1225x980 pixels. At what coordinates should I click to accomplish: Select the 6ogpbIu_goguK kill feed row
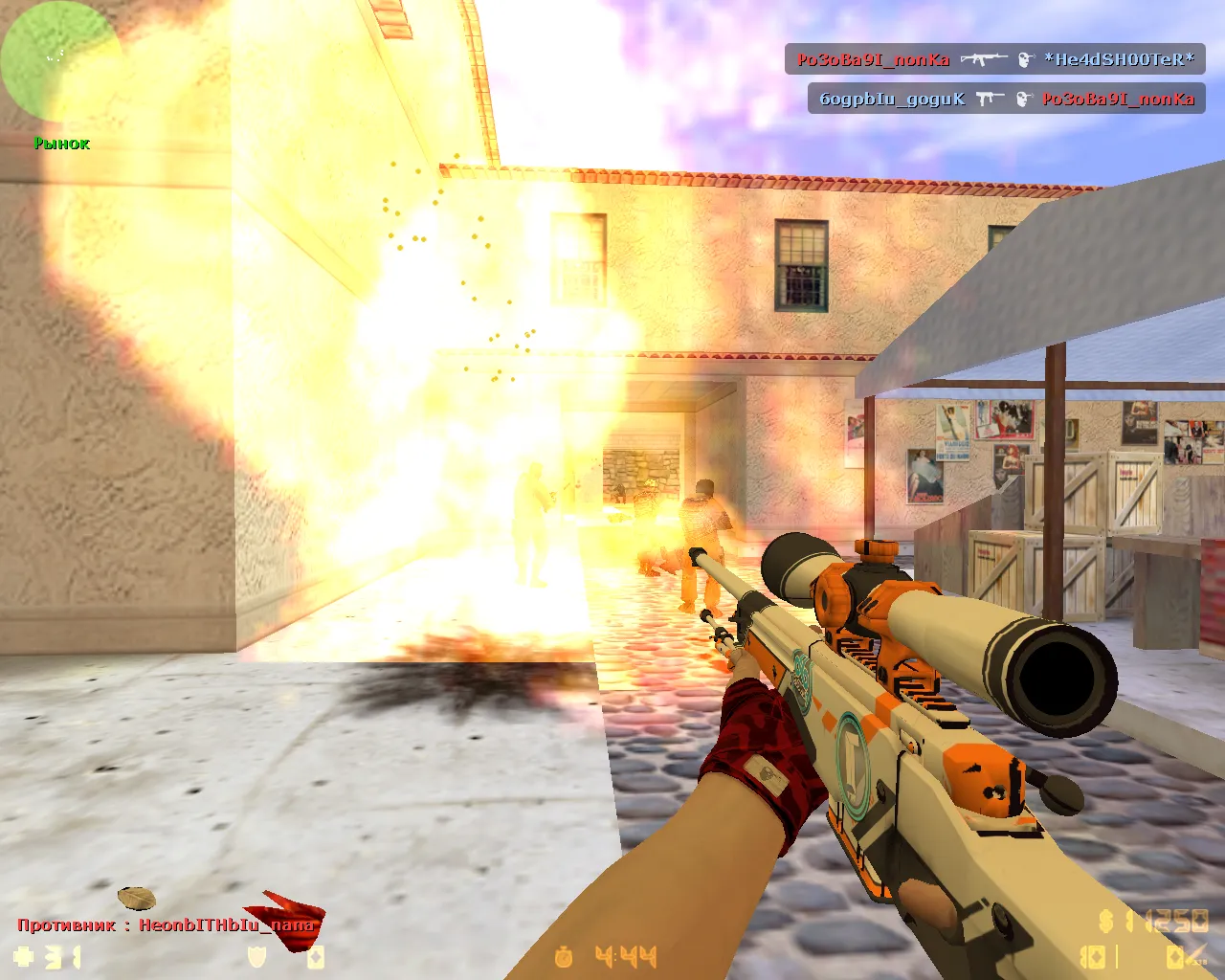[1006, 99]
